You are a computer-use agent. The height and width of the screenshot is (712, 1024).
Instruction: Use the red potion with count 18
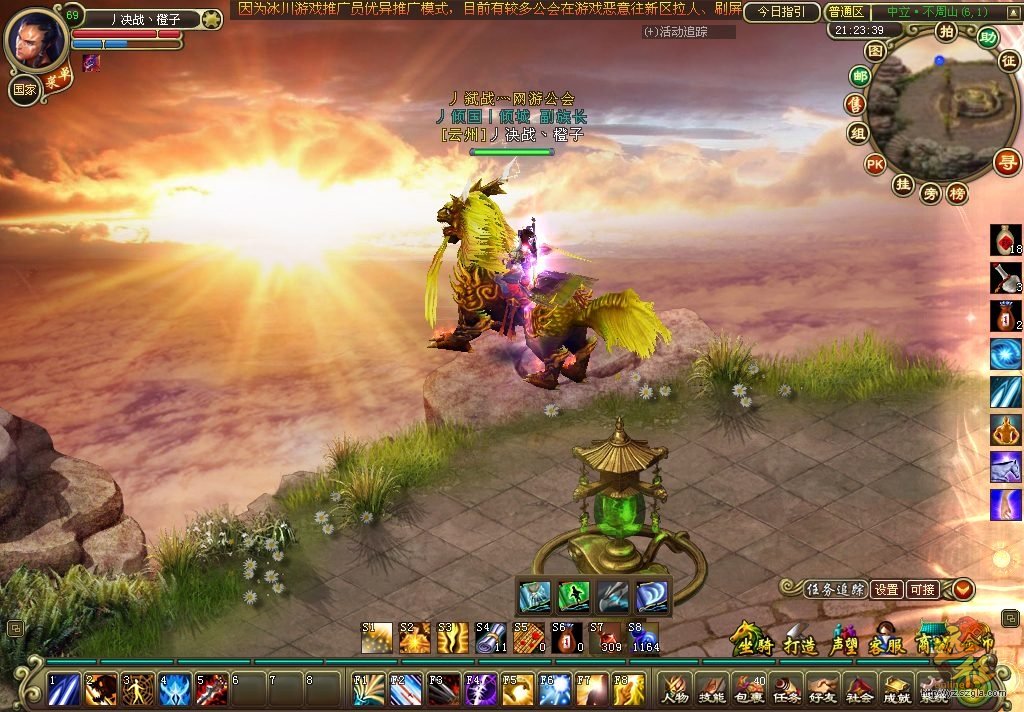pyautogui.click(x=1005, y=240)
